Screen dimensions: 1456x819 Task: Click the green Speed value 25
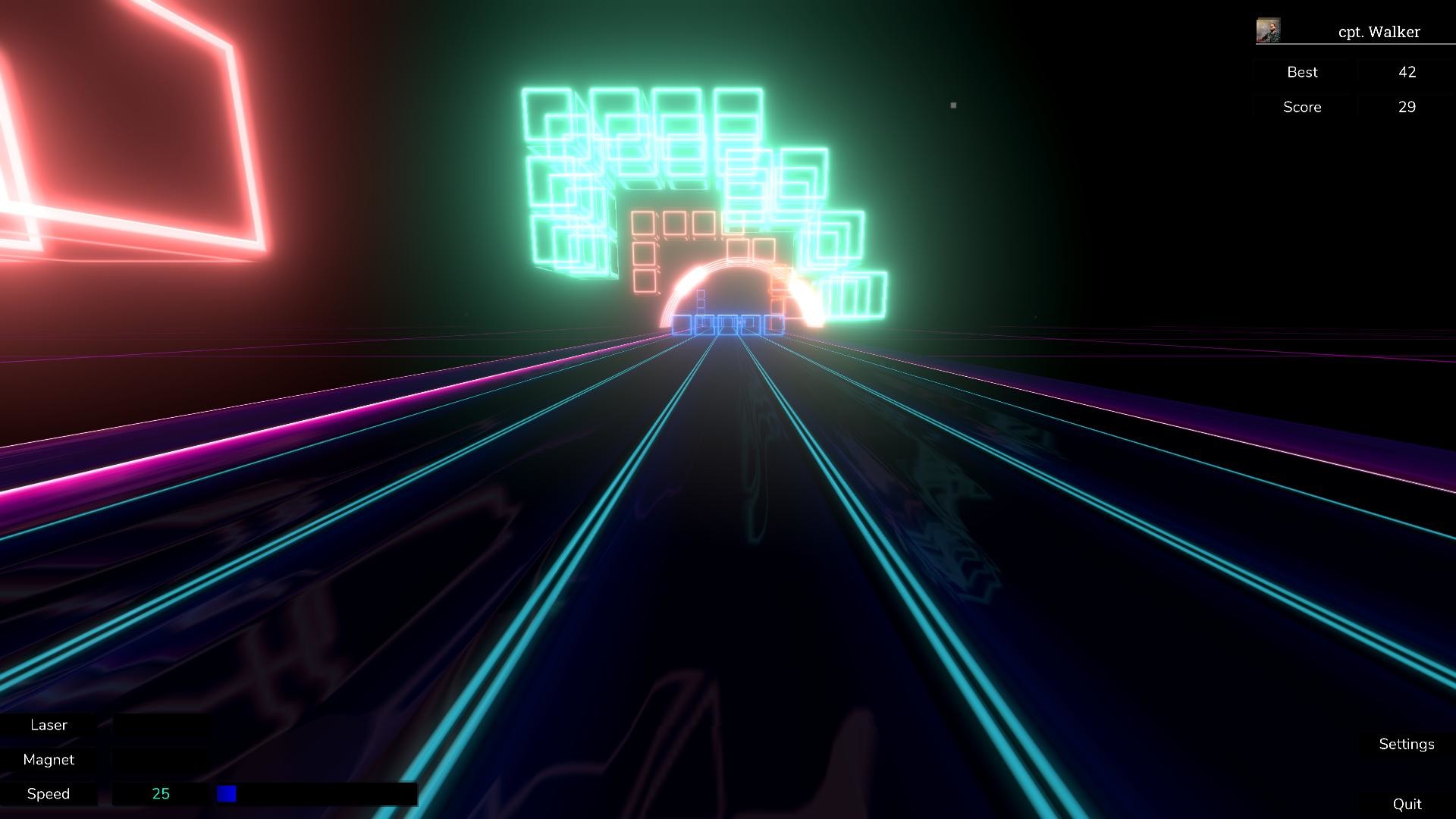(x=161, y=793)
